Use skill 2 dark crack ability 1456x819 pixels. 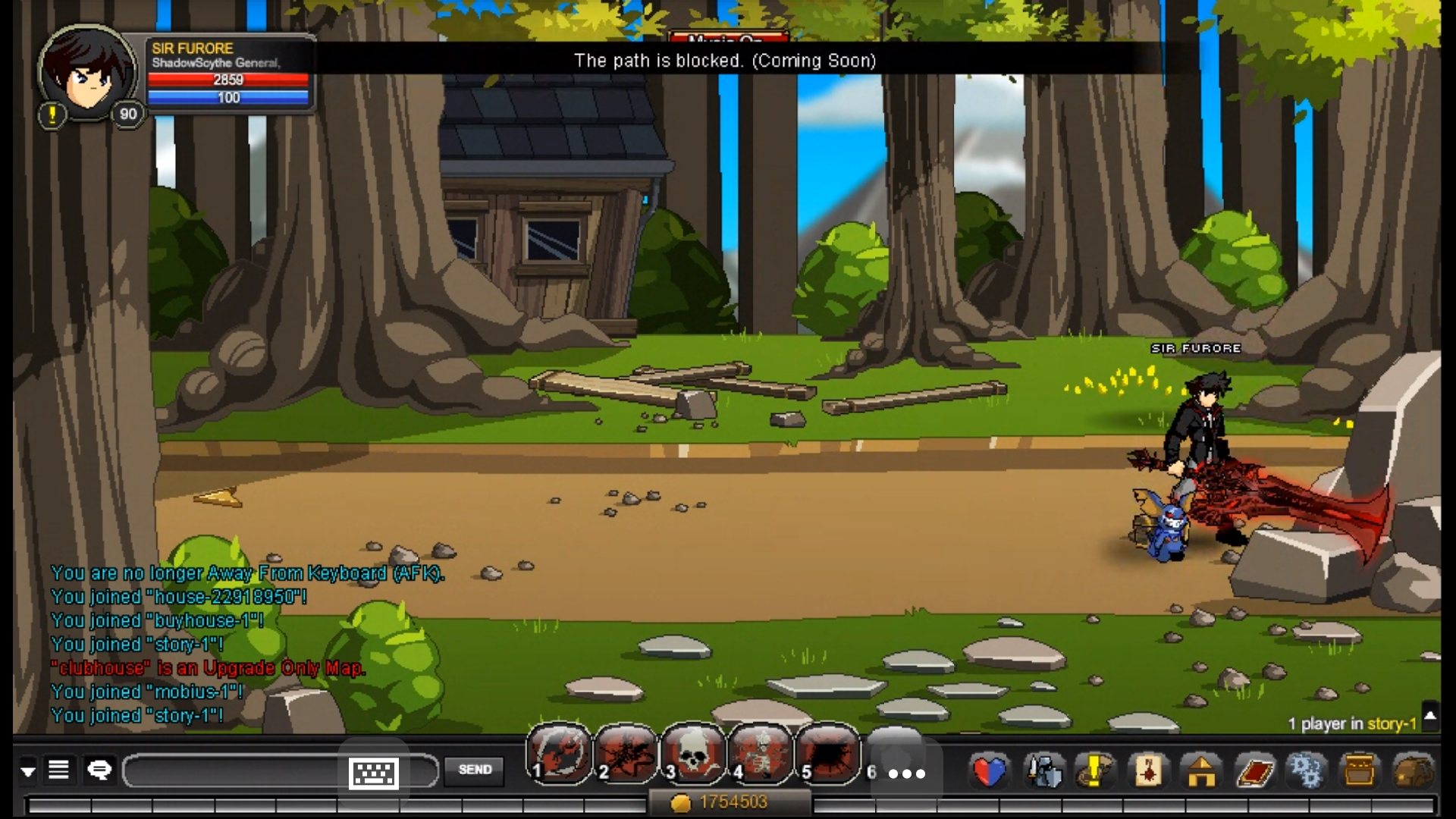click(626, 755)
